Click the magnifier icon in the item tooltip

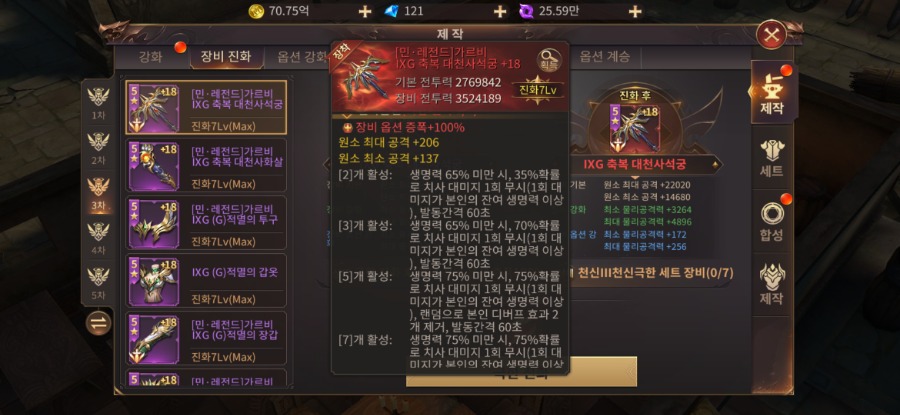point(549,60)
